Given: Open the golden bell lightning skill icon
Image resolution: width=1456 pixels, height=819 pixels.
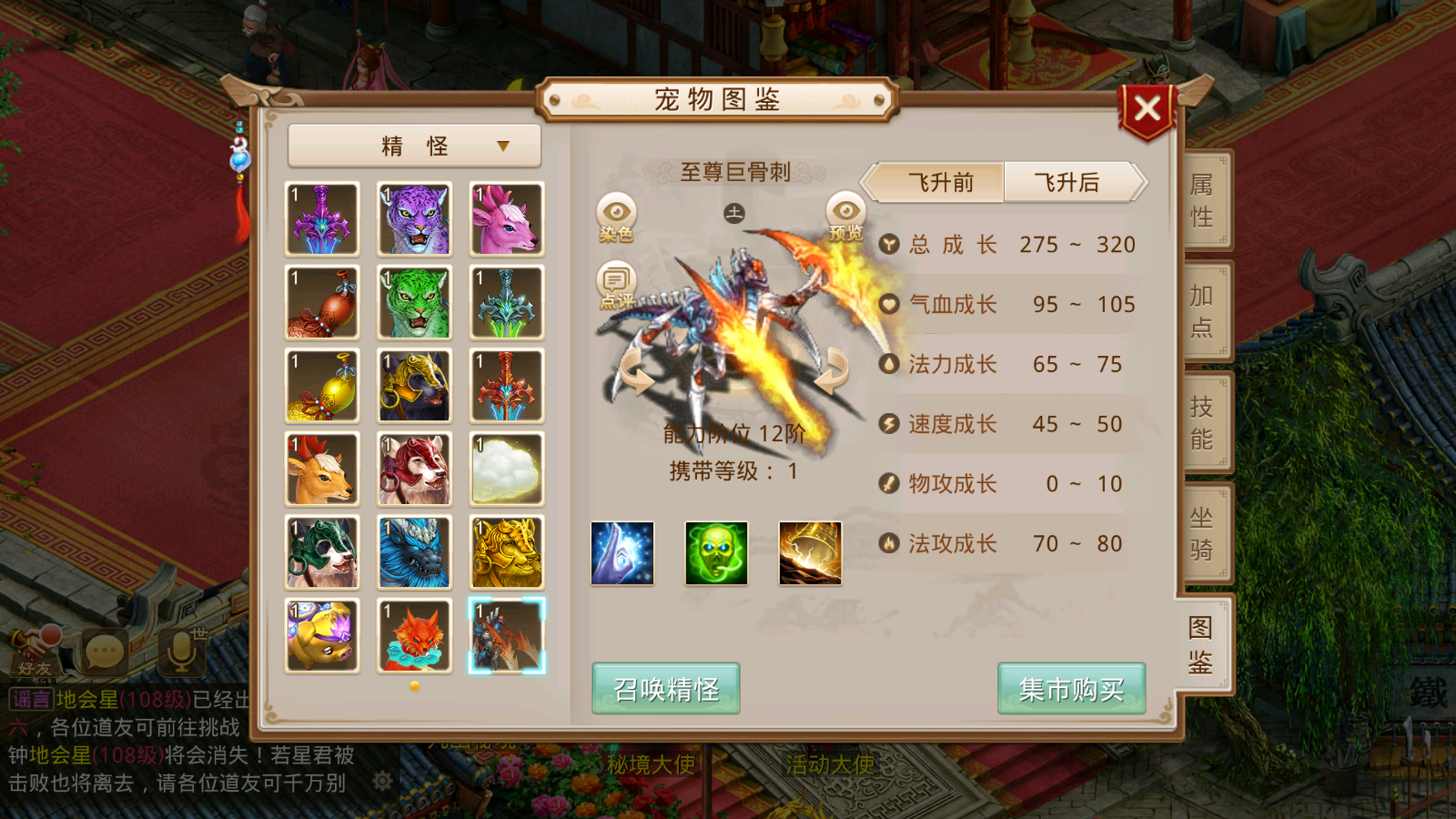Looking at the screenshot, I should click(x=809, y=553).
